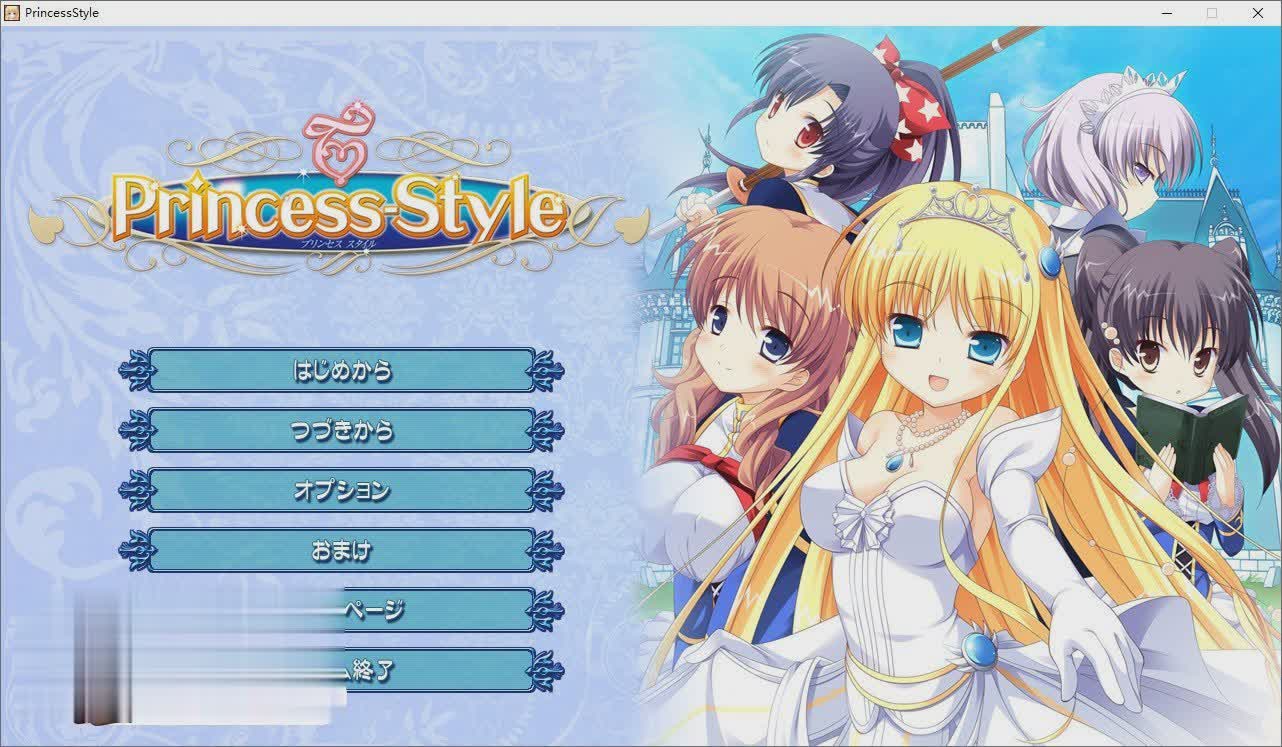Continue a saved game via つづきから
The image size is (1282, 747).
(x=341, y=431)
